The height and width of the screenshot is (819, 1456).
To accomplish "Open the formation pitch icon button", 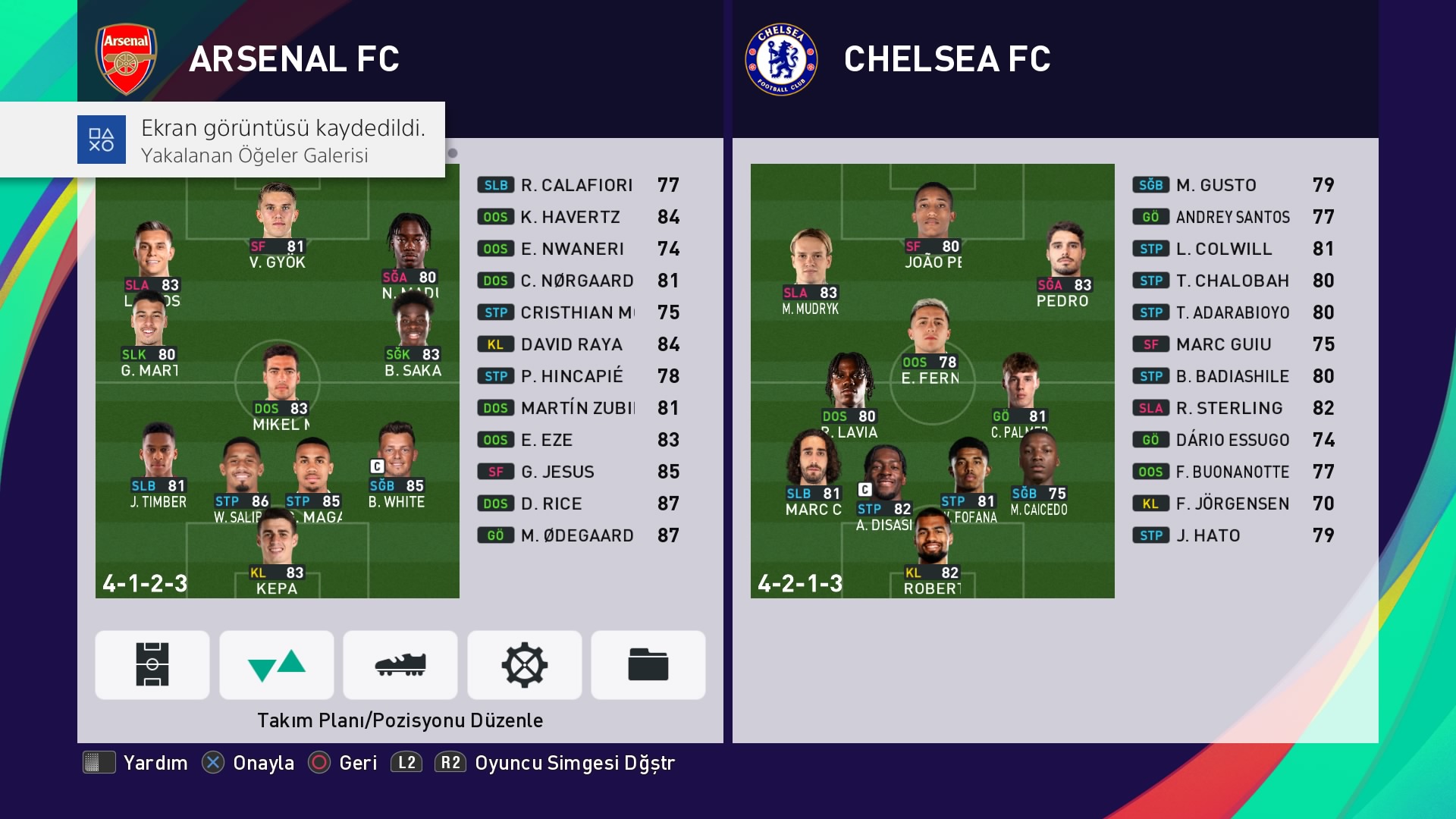I will coord(152,665).
